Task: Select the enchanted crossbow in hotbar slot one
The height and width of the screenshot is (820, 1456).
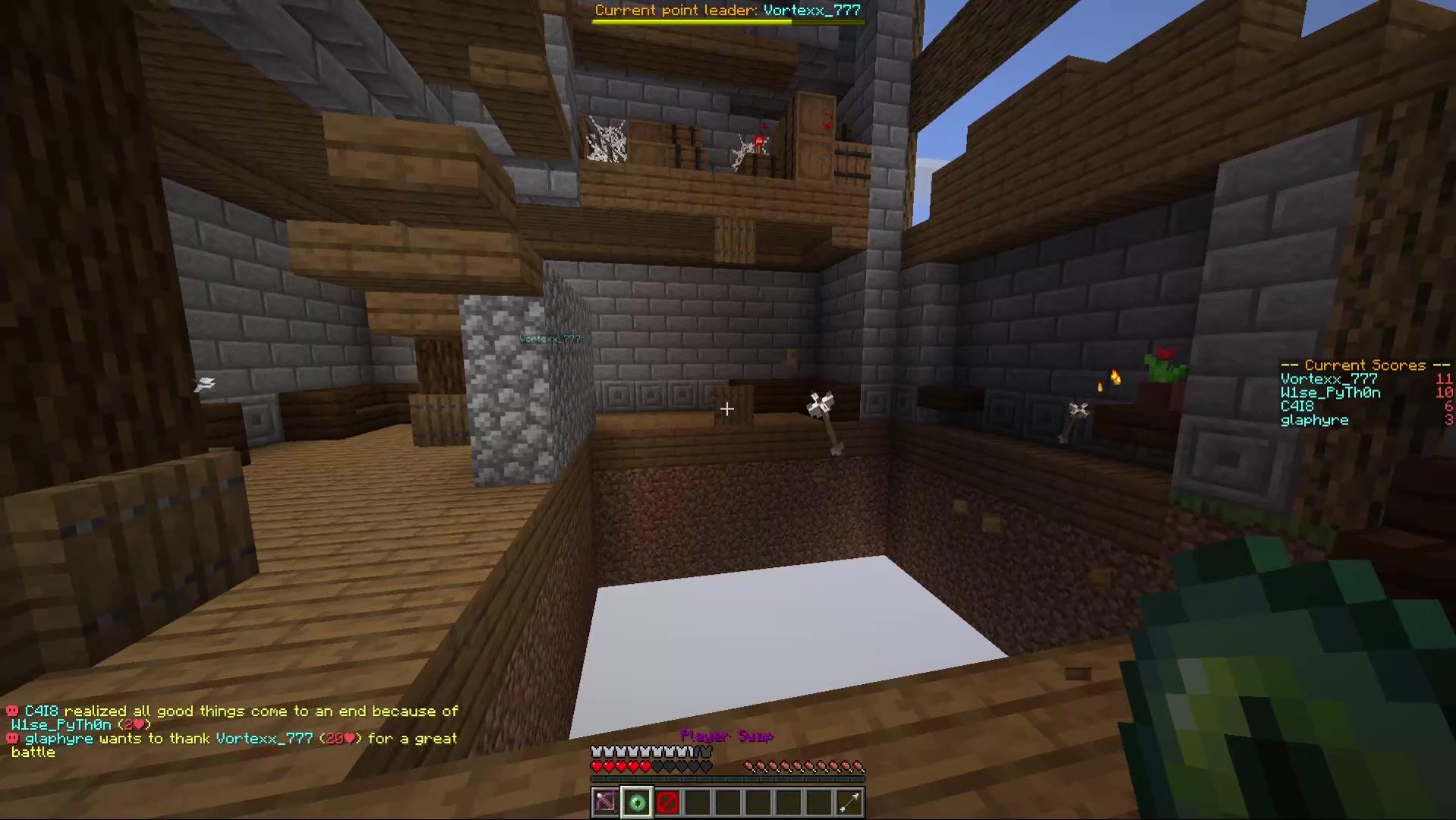Action: [x=605, y=802]
